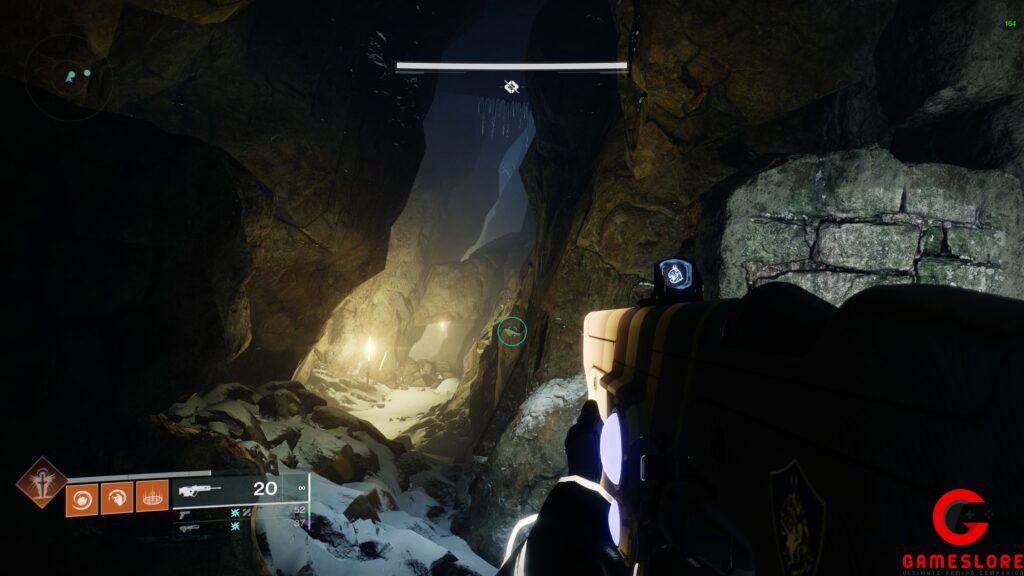
Task: Select the equipped rifle weapon slot
Action: coord(199,490)
